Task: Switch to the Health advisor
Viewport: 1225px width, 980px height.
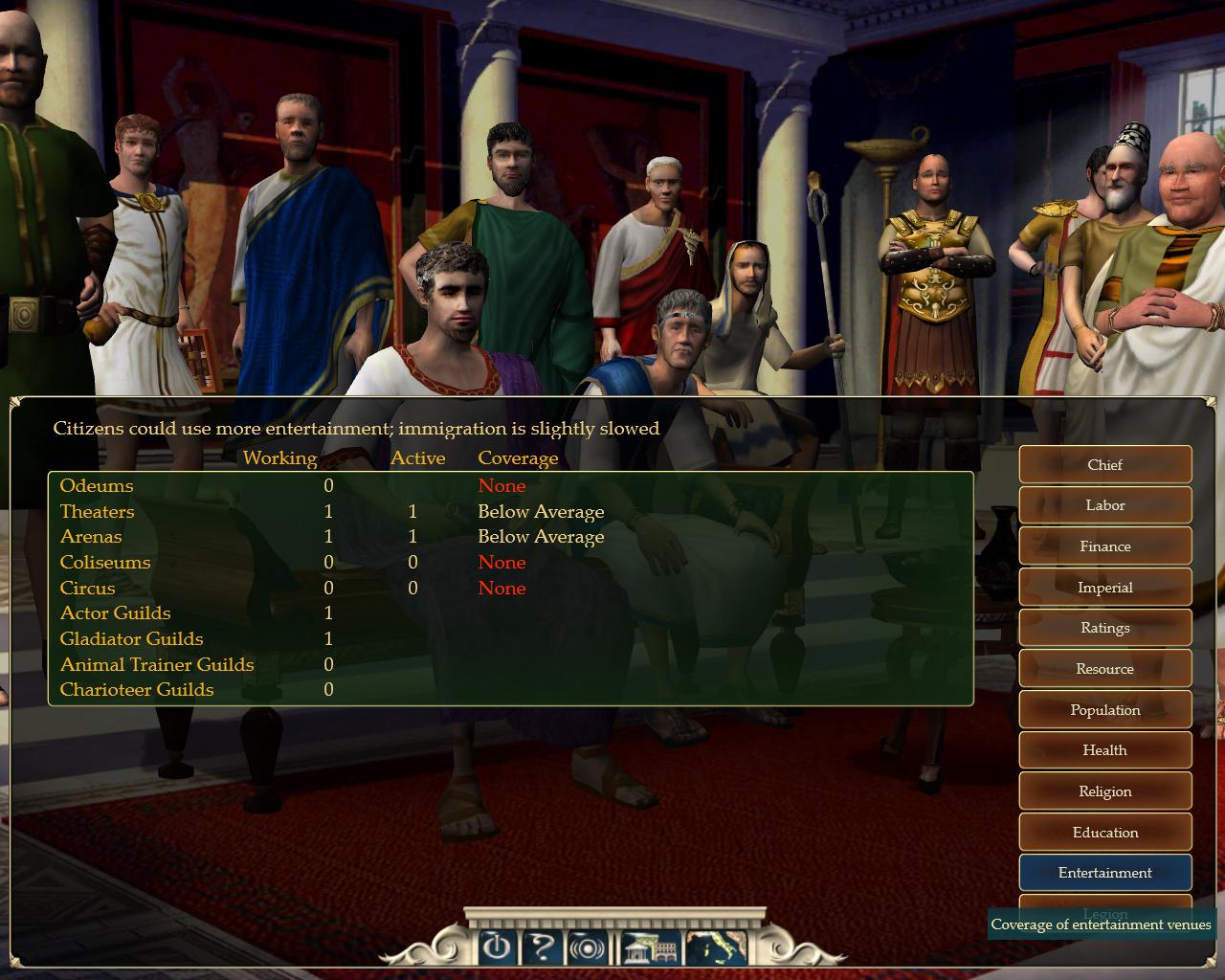Action: pos(1104,750)
